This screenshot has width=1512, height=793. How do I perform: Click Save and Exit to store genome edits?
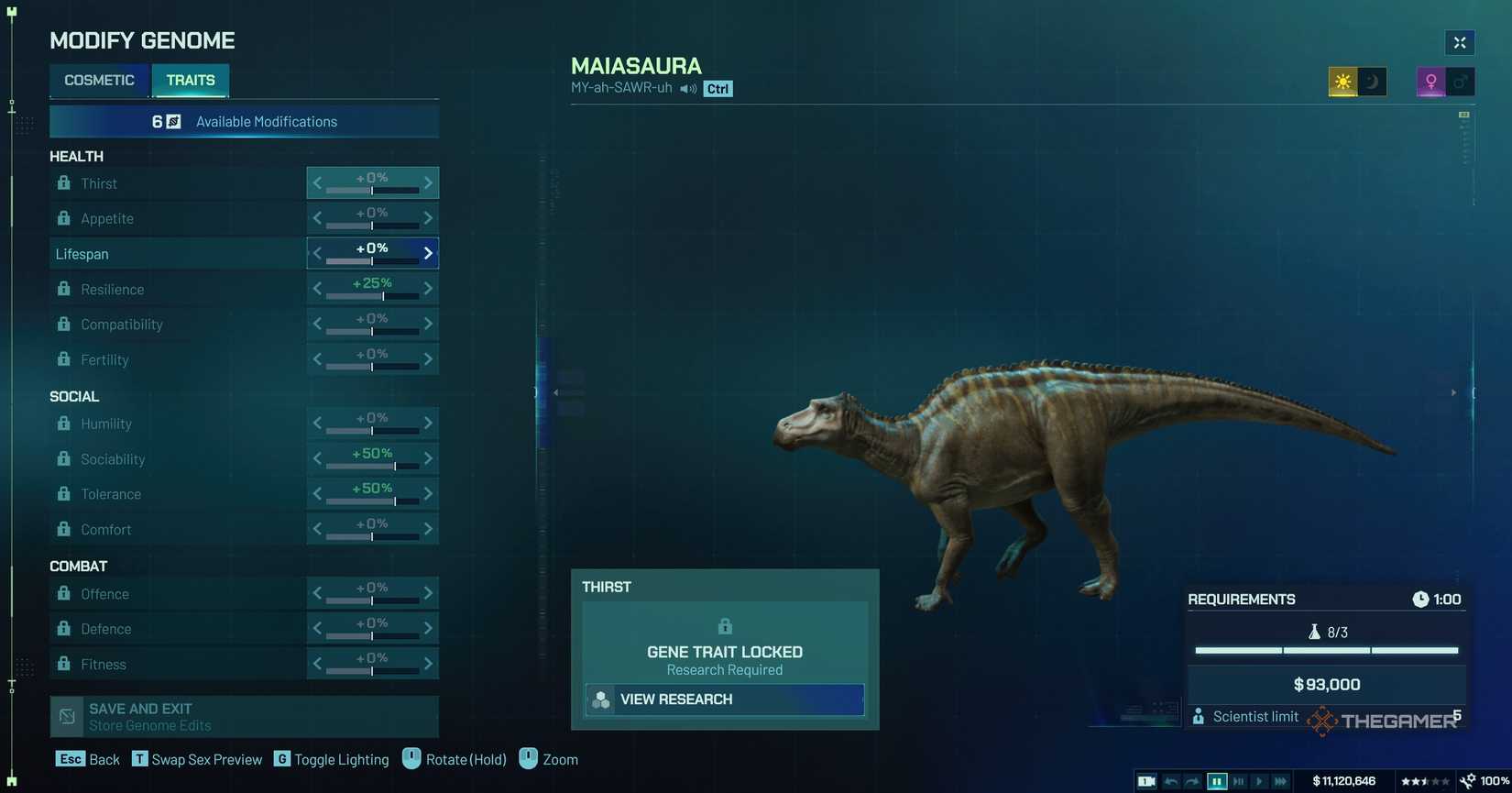pos(243,716)
